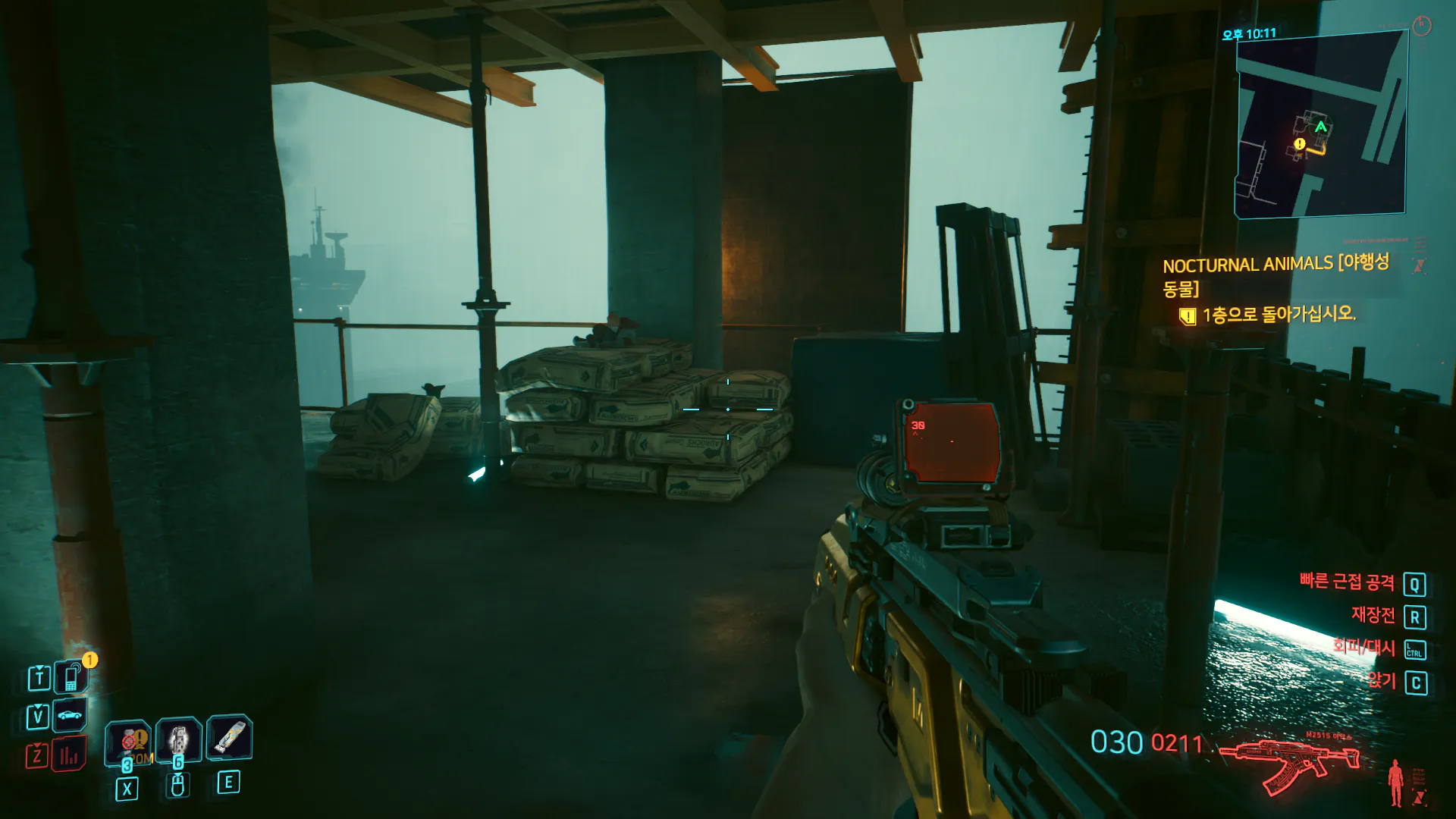Click the yellow quest marker on minimap

1300,144
